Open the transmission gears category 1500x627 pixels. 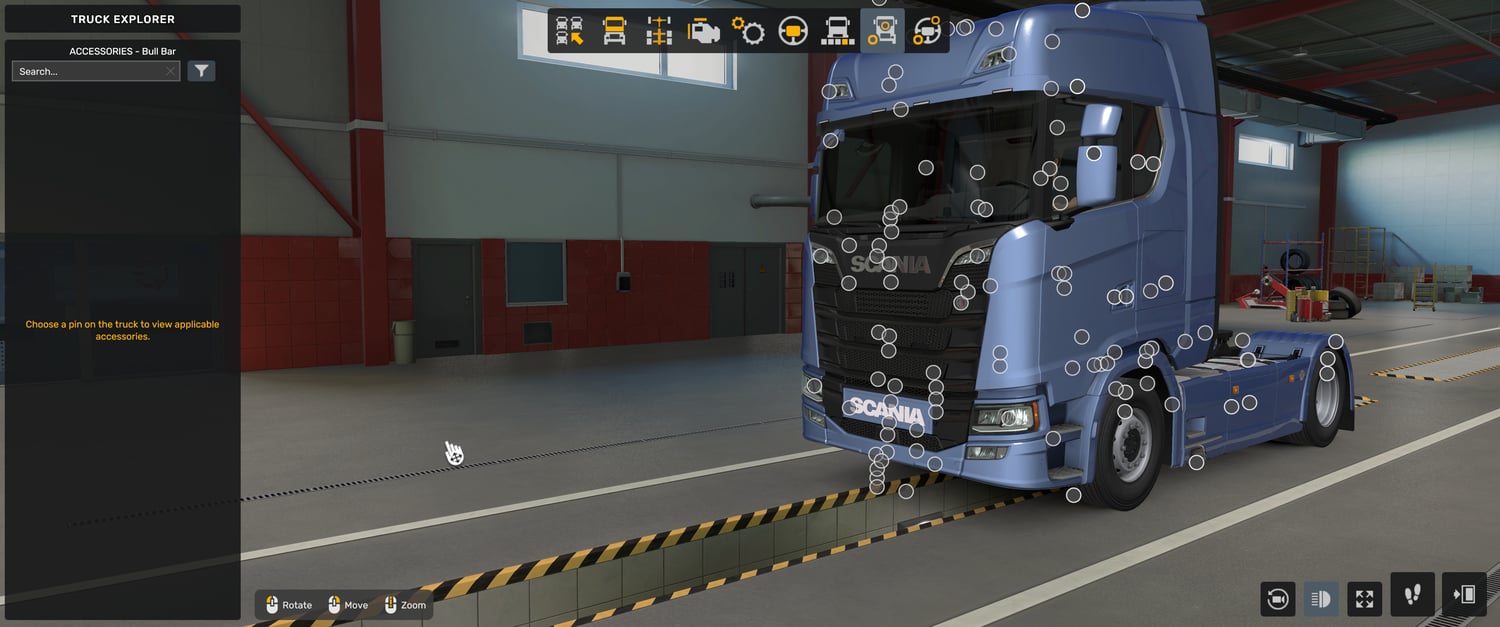[x=748, y=31]
